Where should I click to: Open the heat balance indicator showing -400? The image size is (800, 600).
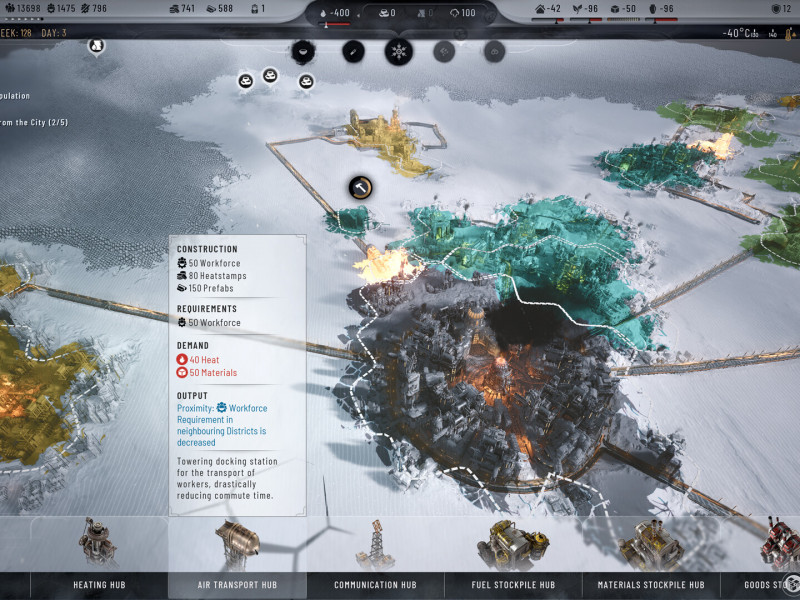(336, 13)
